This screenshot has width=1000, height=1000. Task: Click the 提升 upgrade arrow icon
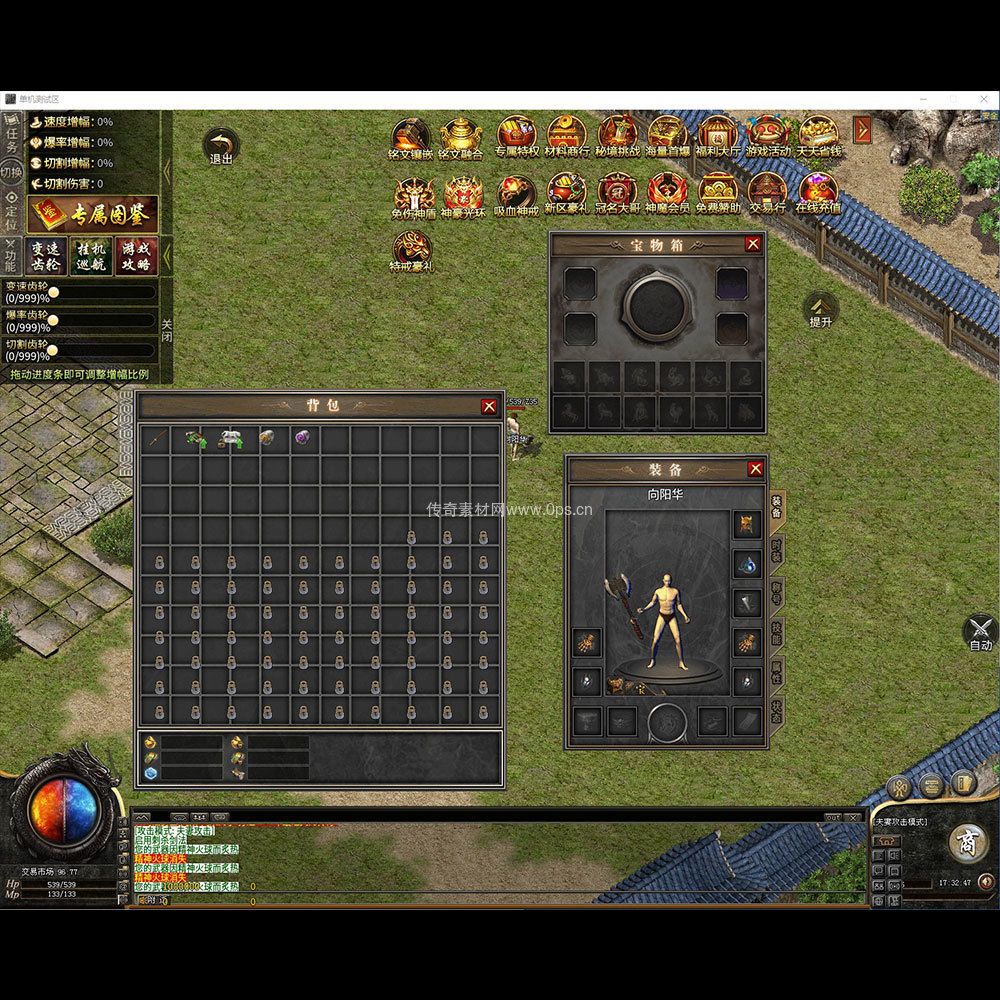(x=821, y=307)
